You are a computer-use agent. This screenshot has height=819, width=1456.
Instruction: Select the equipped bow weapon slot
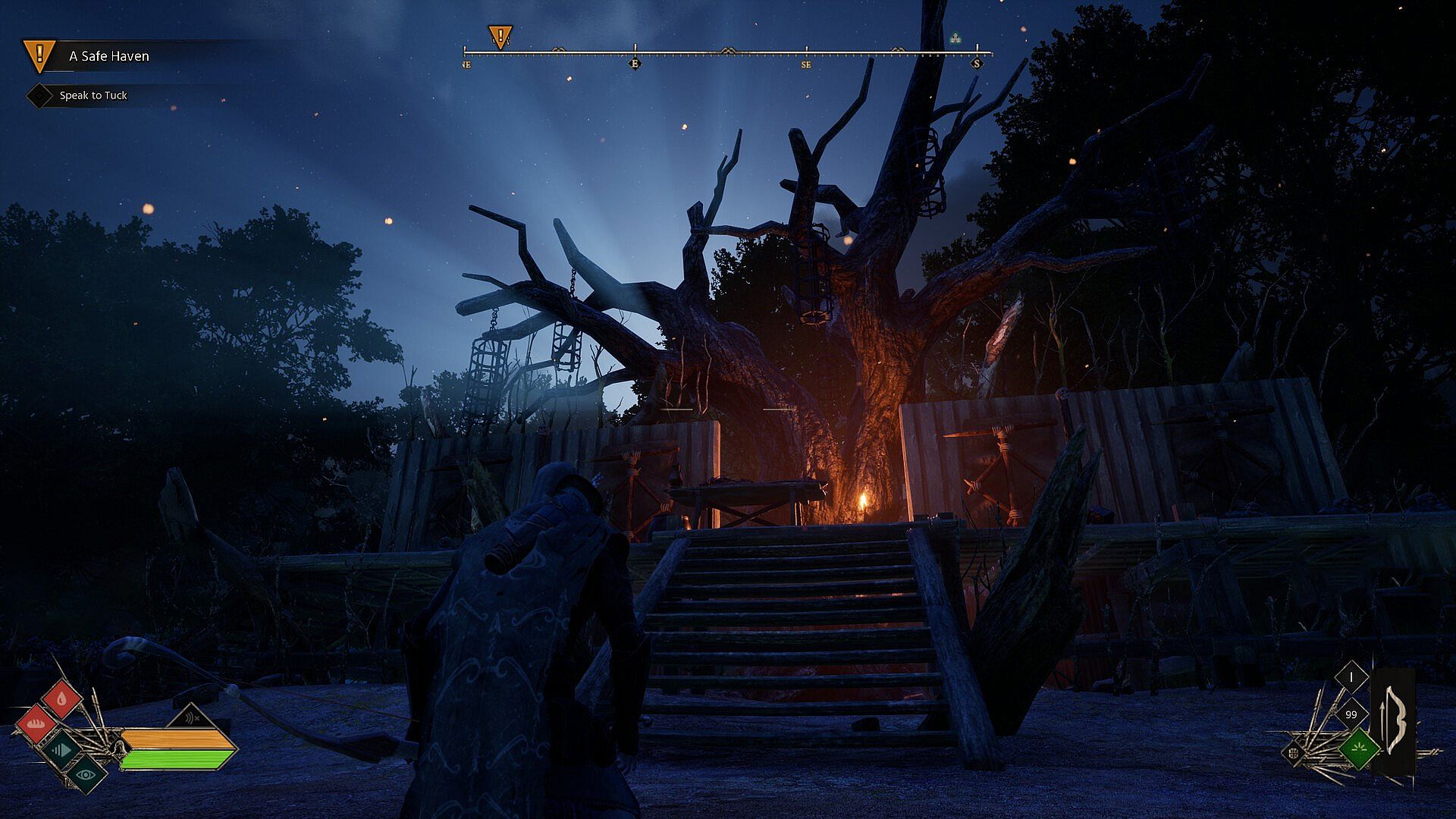1394,720
